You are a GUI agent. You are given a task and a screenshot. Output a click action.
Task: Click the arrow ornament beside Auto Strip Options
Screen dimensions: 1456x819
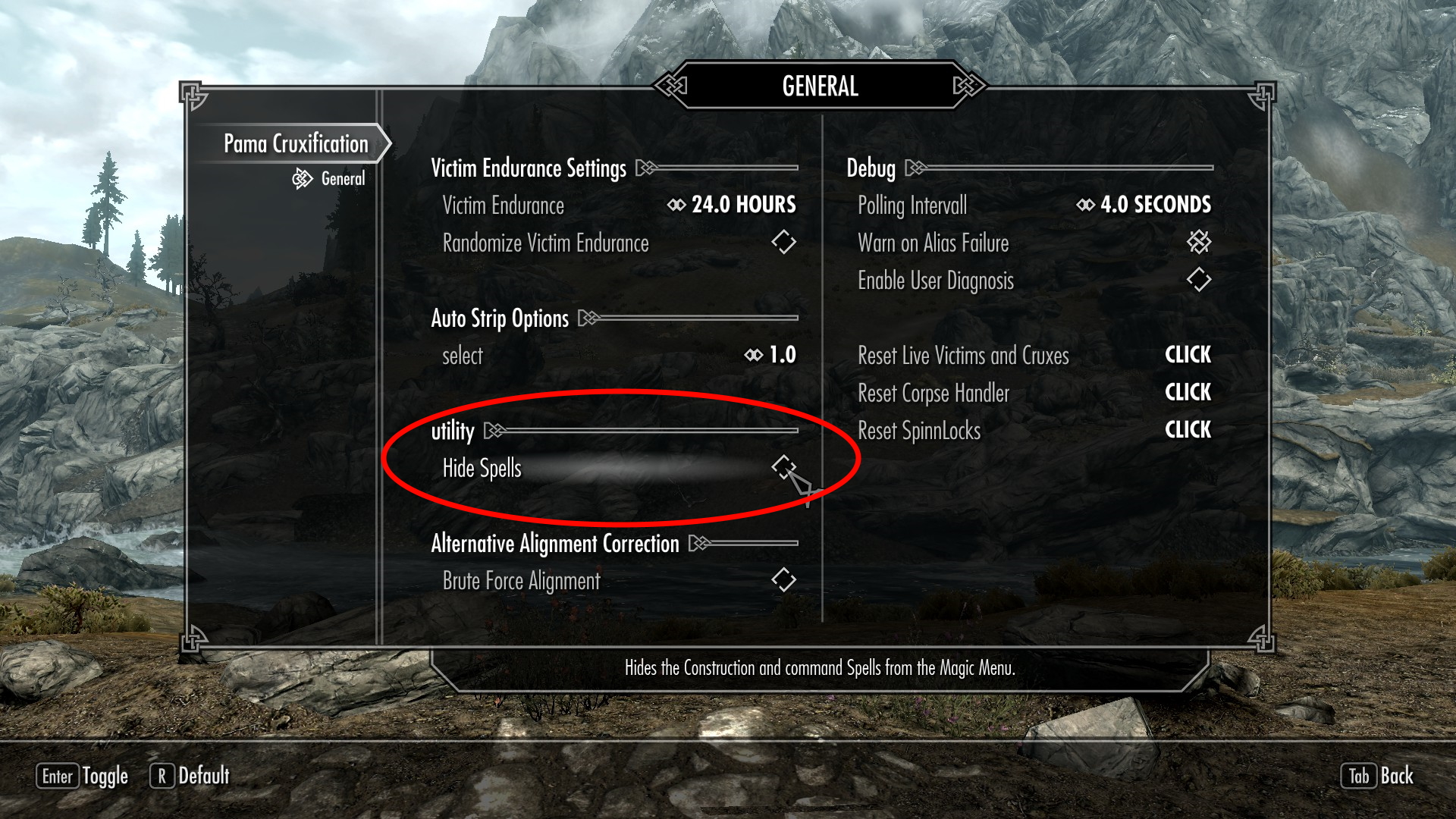pos(588,318)
